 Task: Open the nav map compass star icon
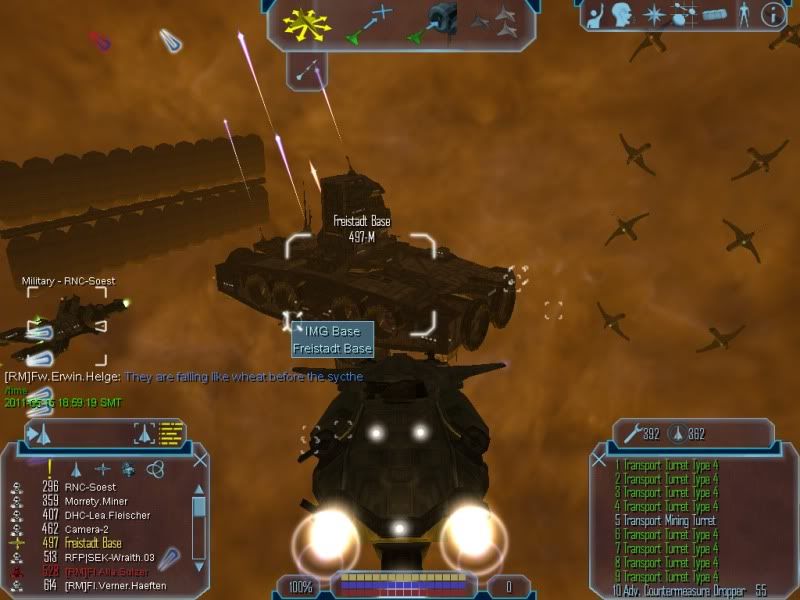click(x=655, y=15)
